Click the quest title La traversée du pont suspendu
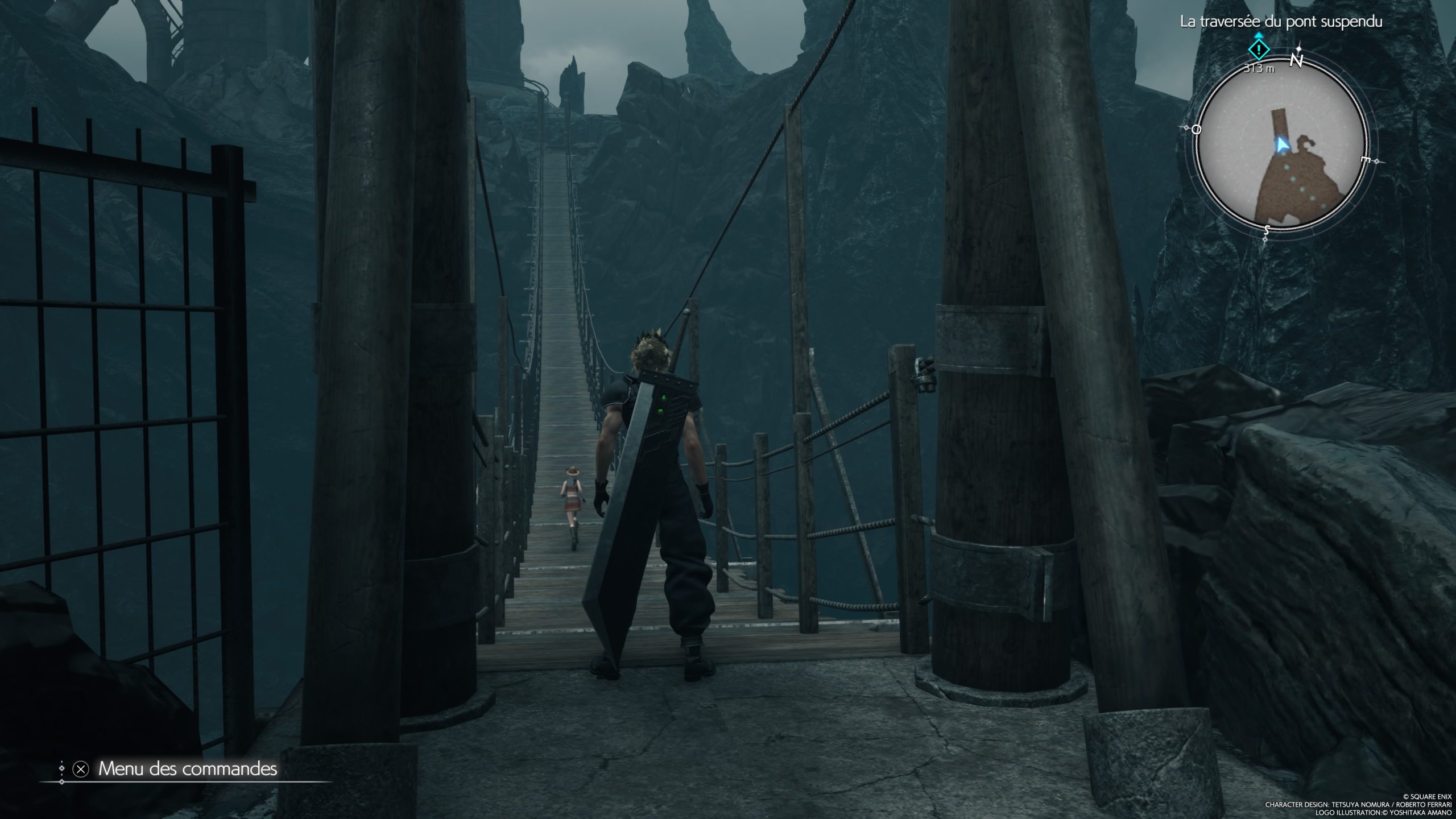Image resolution: width=1456 pixels, height=819 pixels. click(1279, 22)
